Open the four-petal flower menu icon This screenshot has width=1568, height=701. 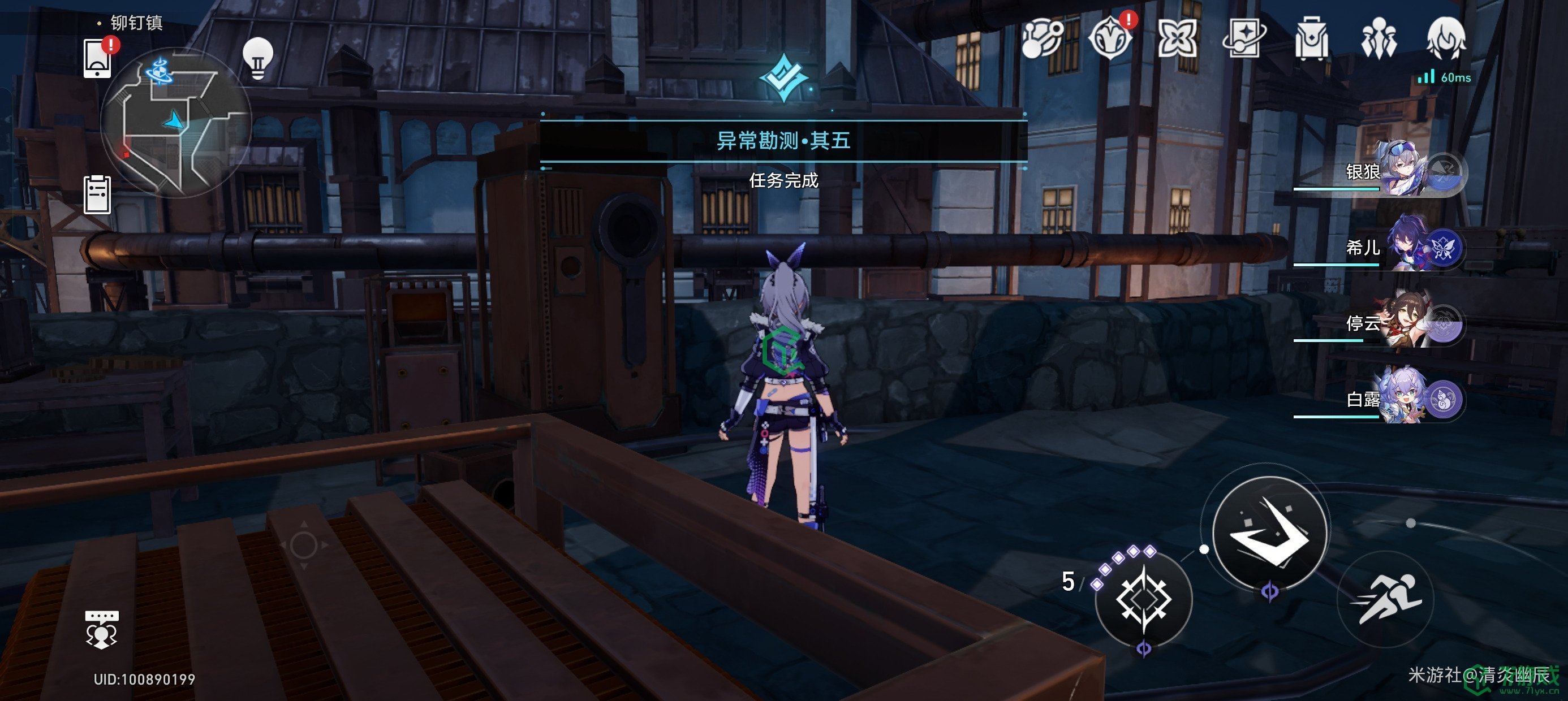point(1178,39)
